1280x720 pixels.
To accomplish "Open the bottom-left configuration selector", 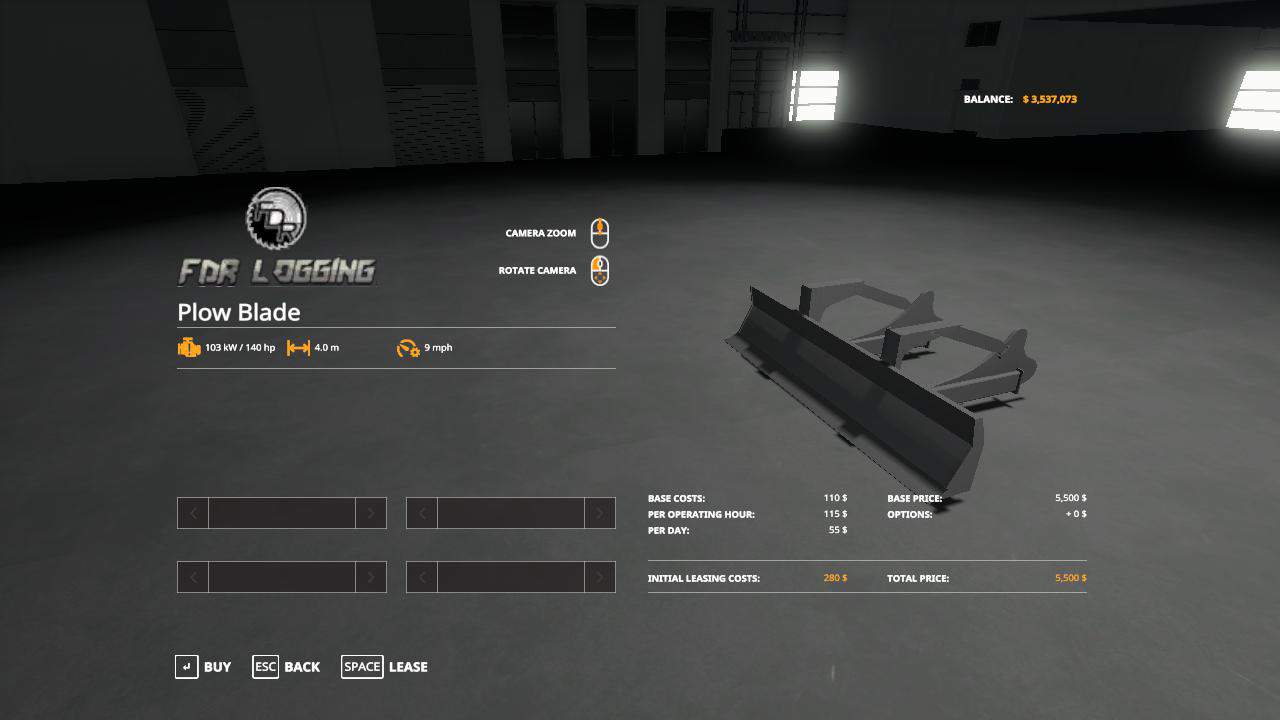I will point(281,577).
